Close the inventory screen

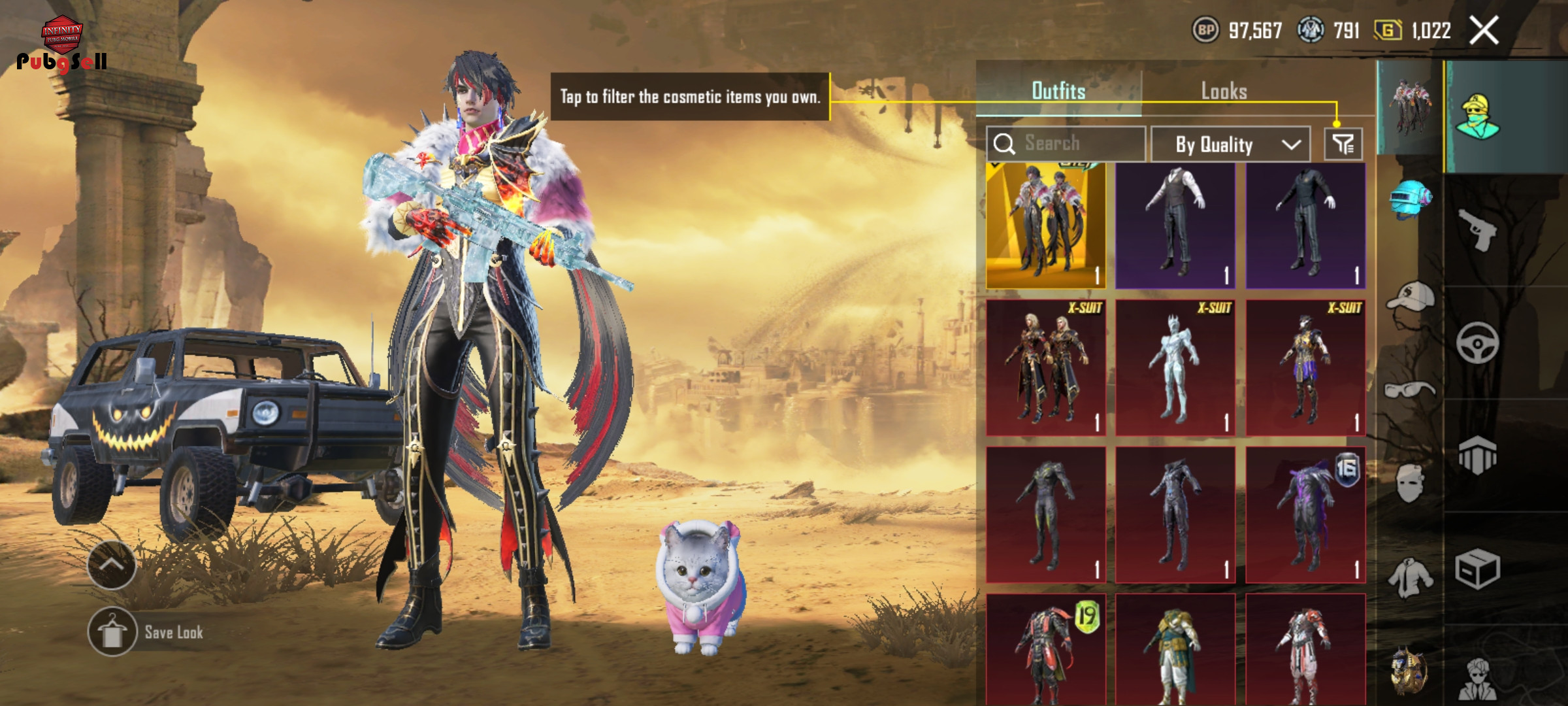click(1483, 31)
